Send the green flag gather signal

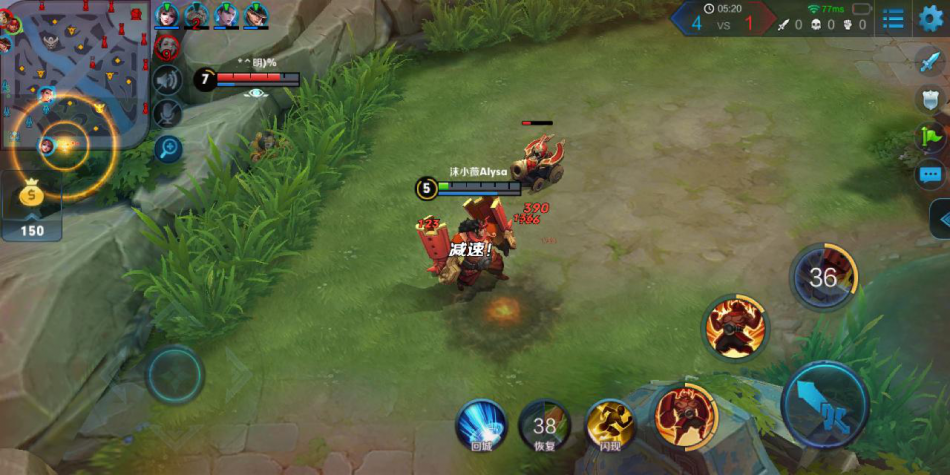click(x=930, y=137)
